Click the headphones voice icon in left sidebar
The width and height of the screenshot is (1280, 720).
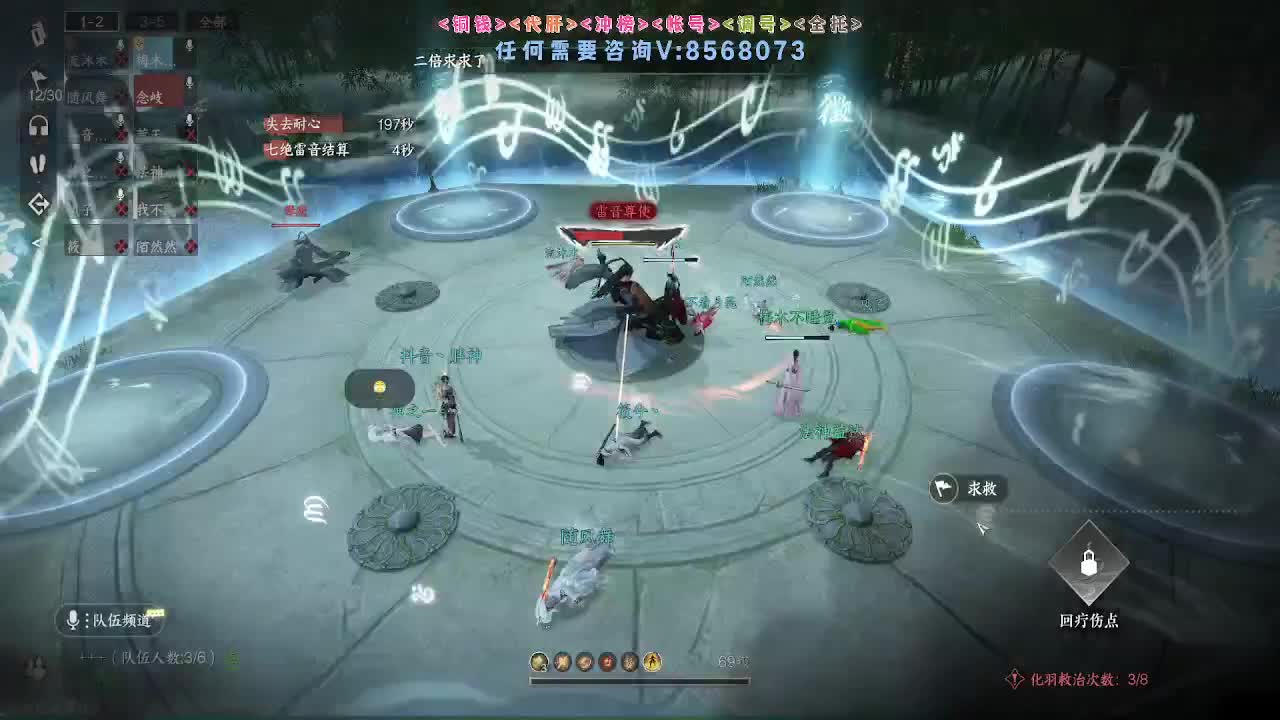(x=40, y=124)
